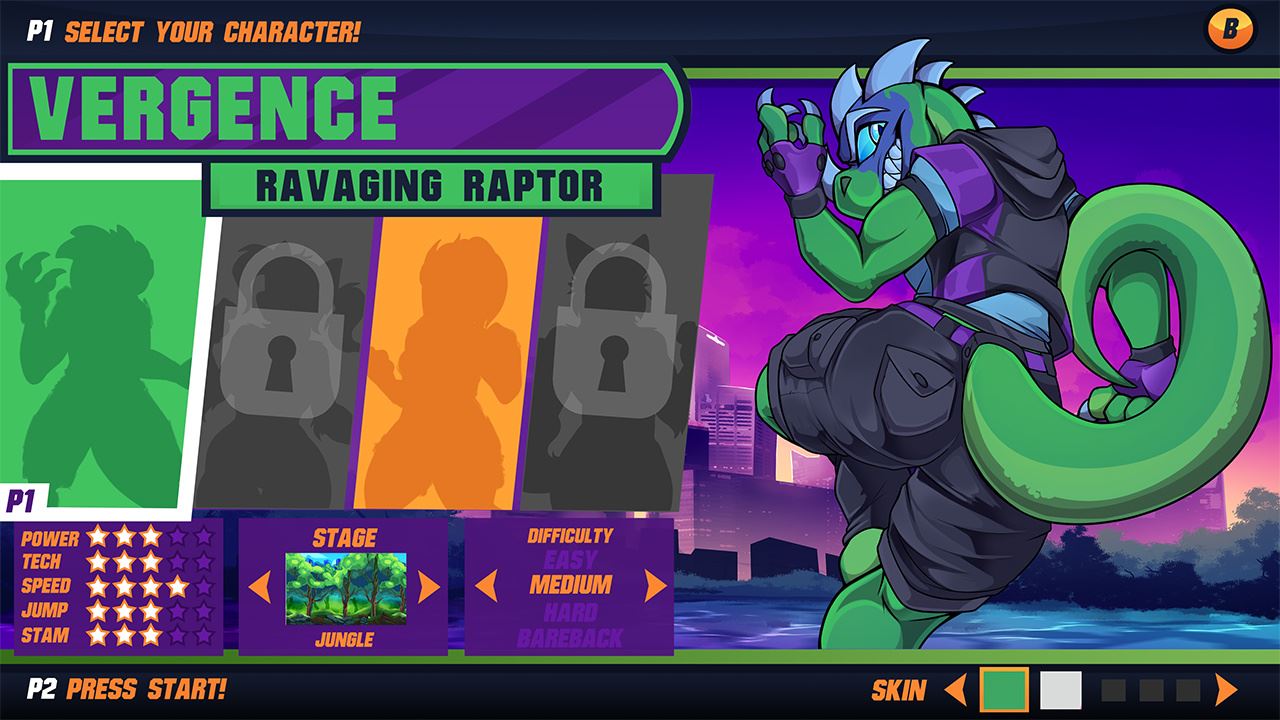The width and height of the screenshot is (1280, 720).
Task: Click the B logo in the top right corner
Action: point(1233,27)
